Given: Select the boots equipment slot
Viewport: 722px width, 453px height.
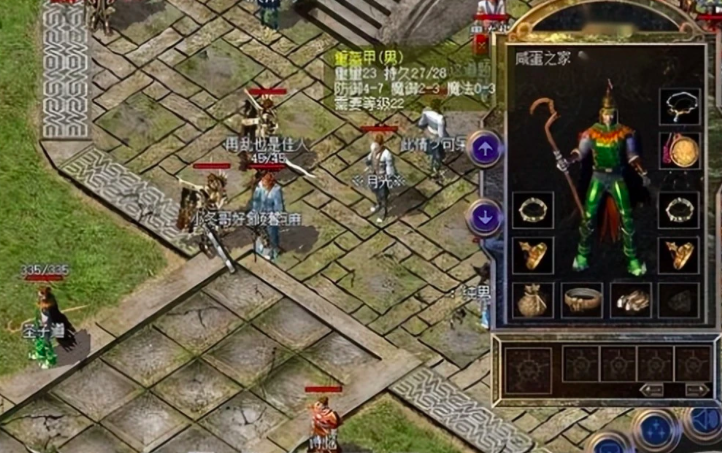Looking at the screenshot, I should [630, 299].
